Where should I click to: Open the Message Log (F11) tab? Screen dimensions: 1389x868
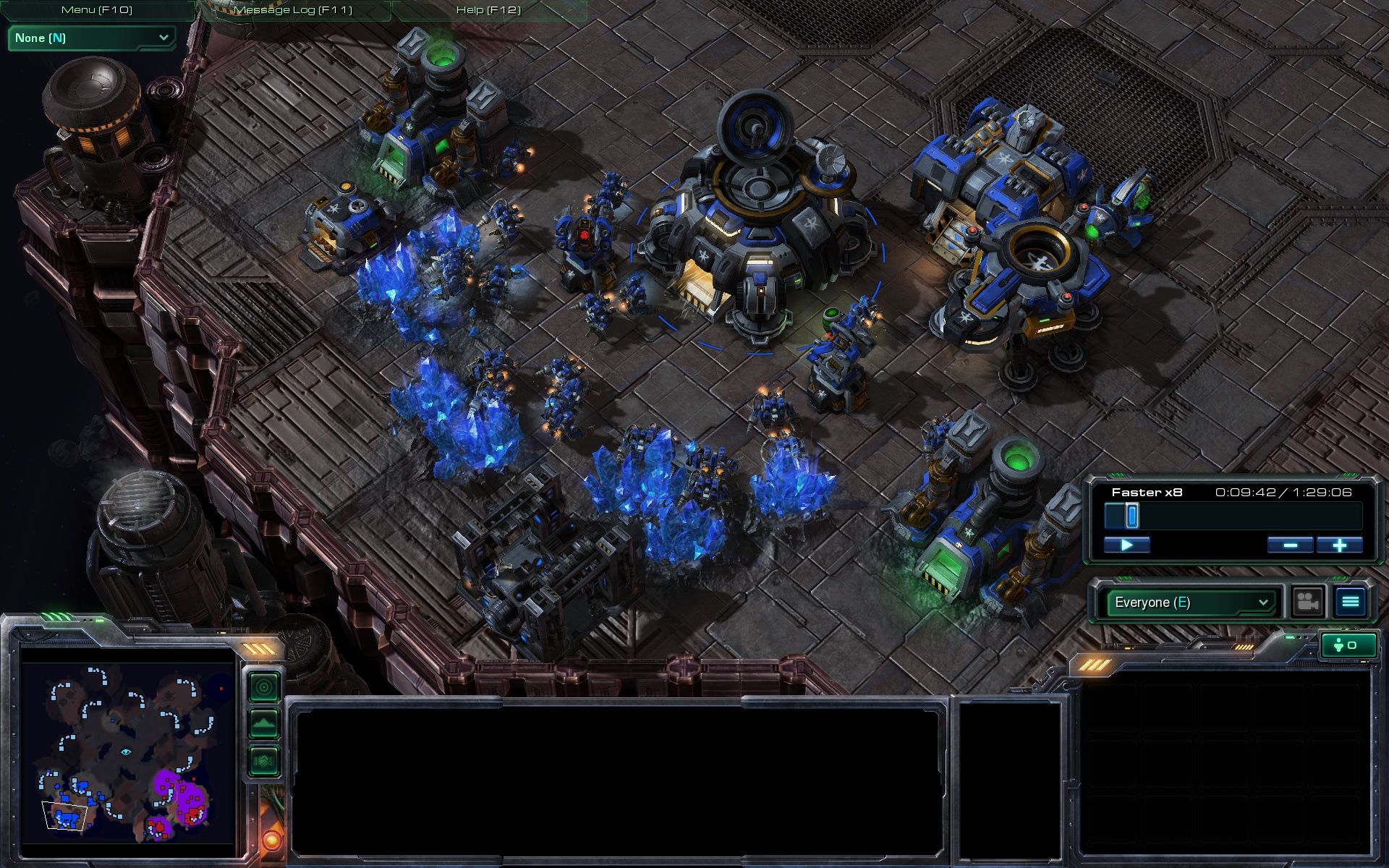pyautogui.click(x=293, y=10)
